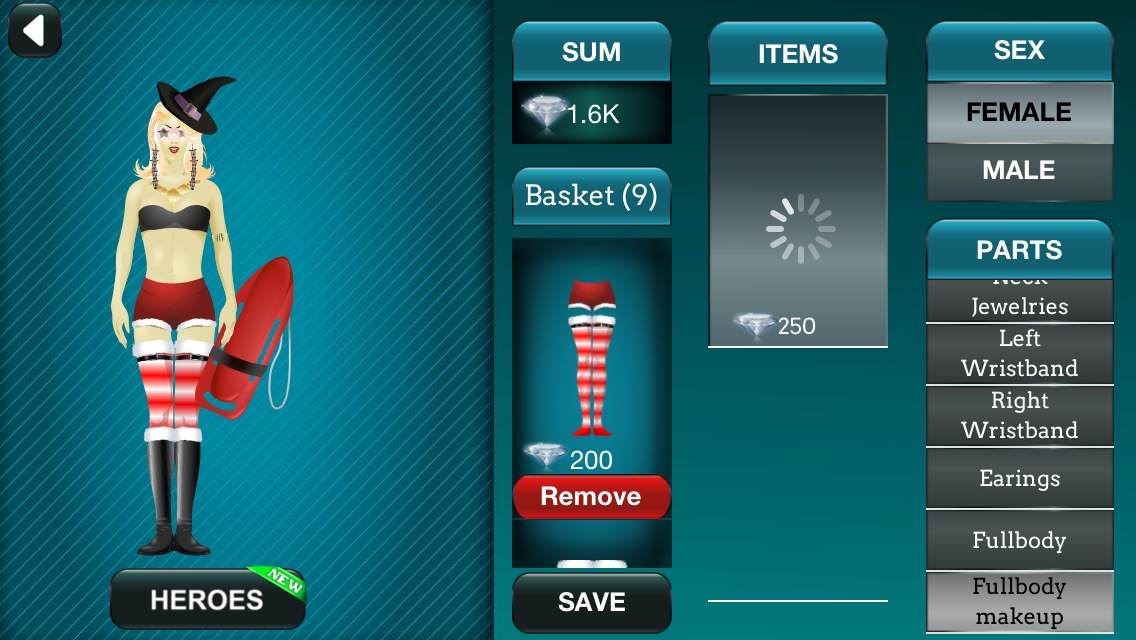1136x640 pixels.
Task: Open the Earings category
Action: [1019, 478]
